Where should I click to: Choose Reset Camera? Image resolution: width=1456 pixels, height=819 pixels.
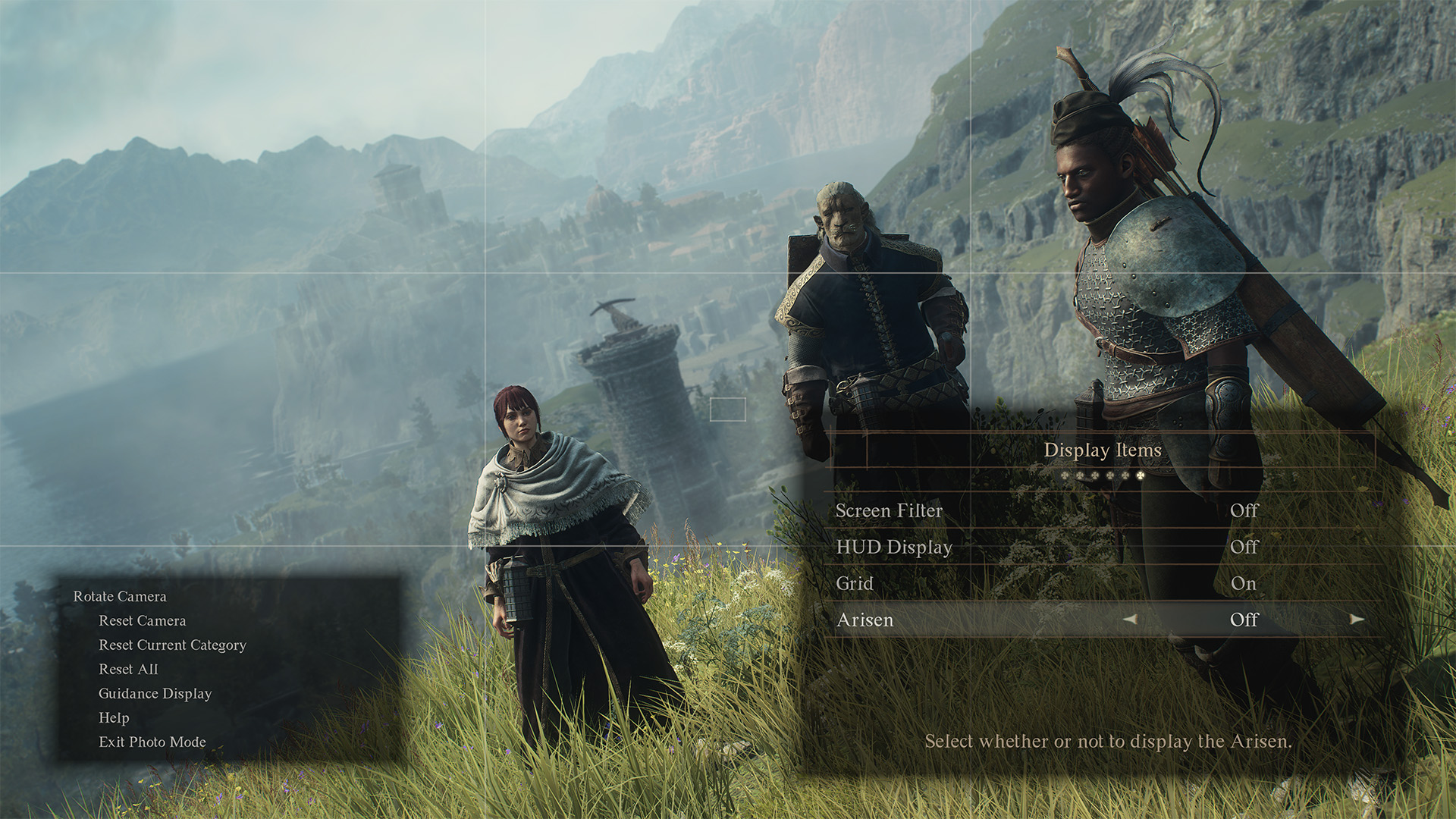[x=142, y=621]
